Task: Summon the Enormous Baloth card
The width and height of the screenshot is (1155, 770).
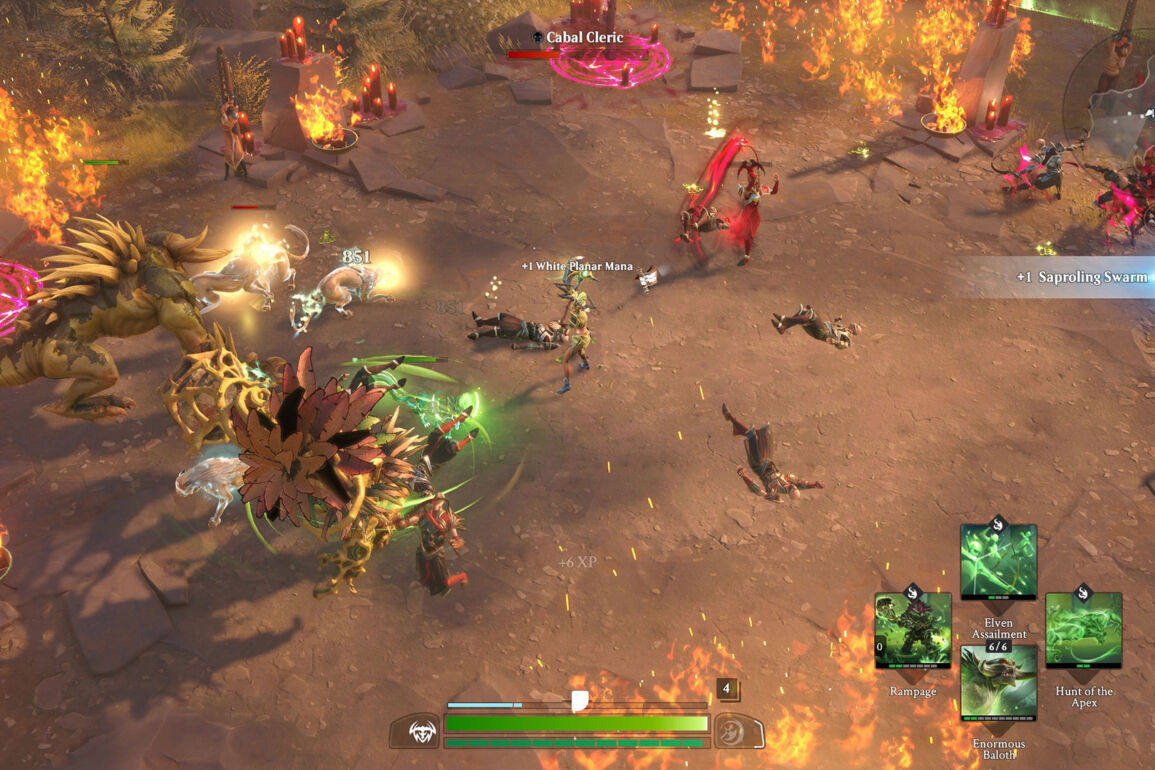Action: [998, 684]
